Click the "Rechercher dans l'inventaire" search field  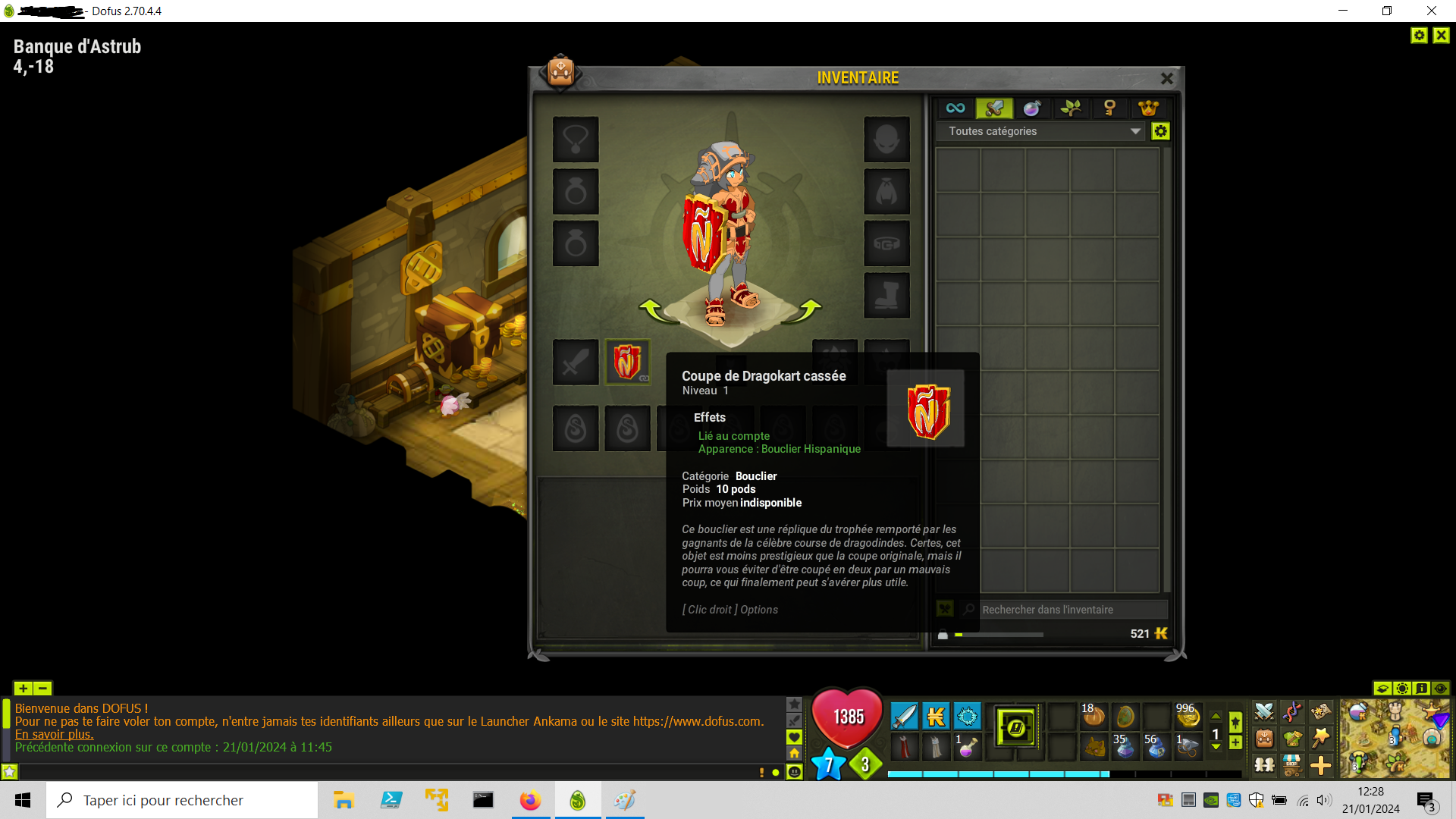pyautogui.click(x=1069, y=609)
